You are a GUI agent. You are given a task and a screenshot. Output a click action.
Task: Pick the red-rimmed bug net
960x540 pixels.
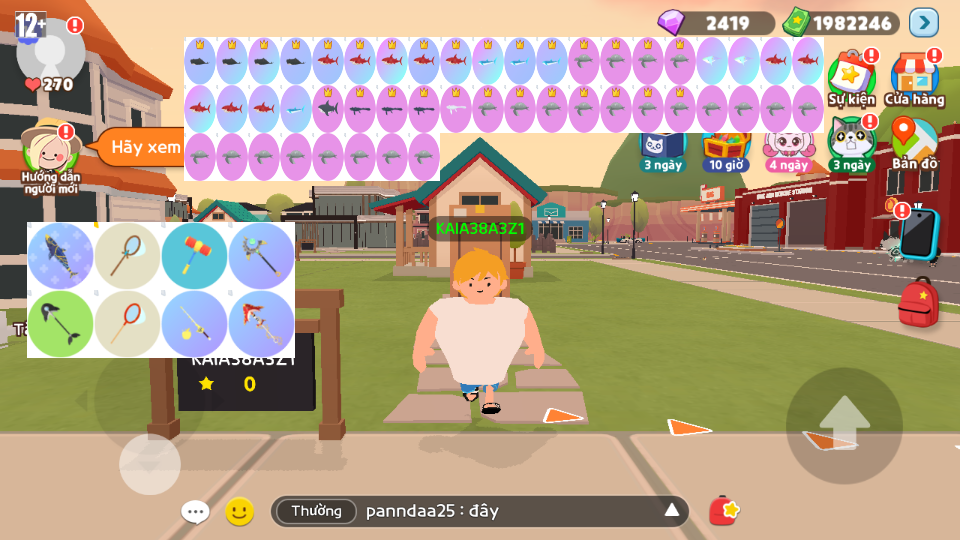(x=128, y=324)
